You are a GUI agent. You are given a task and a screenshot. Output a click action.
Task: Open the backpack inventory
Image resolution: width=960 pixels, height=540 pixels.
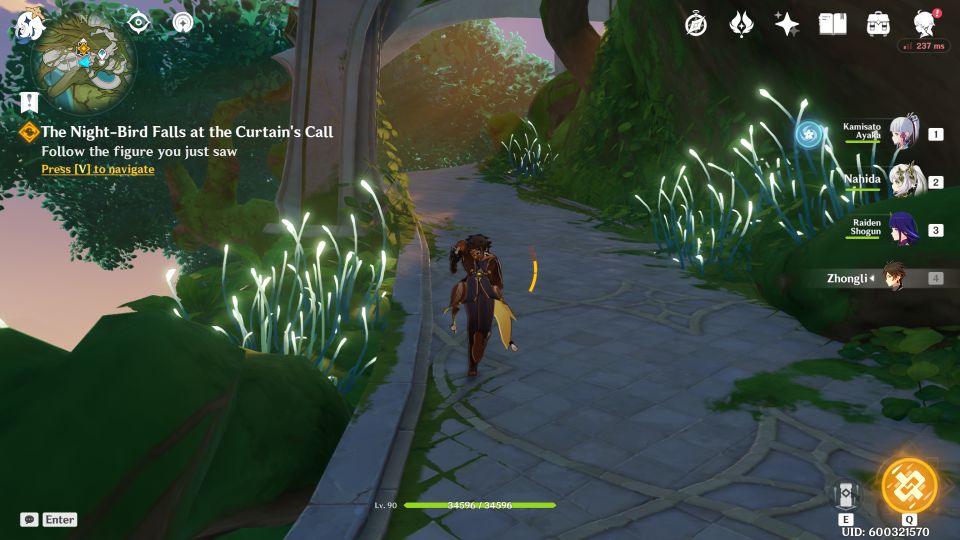tap(879, 24)
